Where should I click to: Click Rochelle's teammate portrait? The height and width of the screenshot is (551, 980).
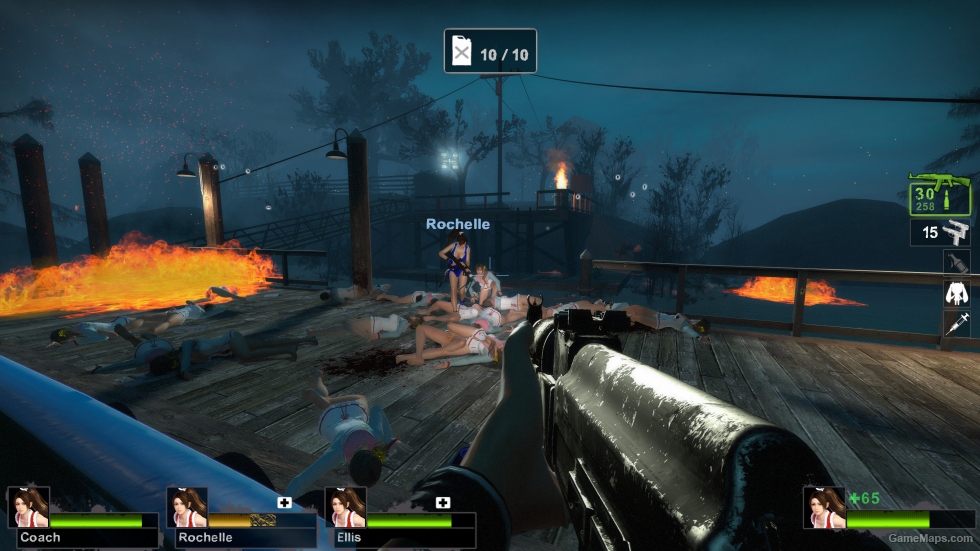[x=187, y=507]
